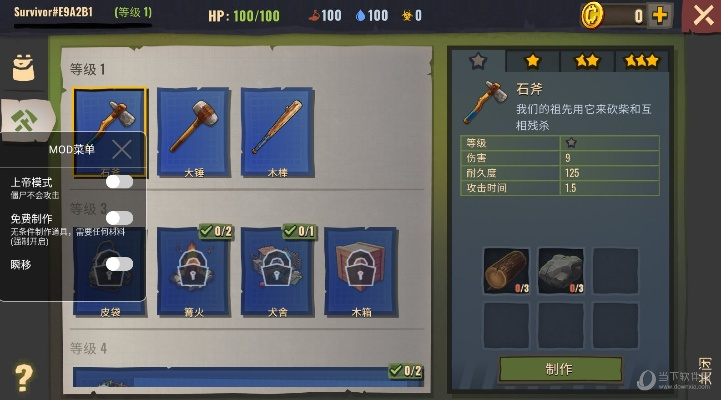Select the stone material slot
Image resolution: width=721 pixels, height=400 pixels.
[x=560, y=271]
